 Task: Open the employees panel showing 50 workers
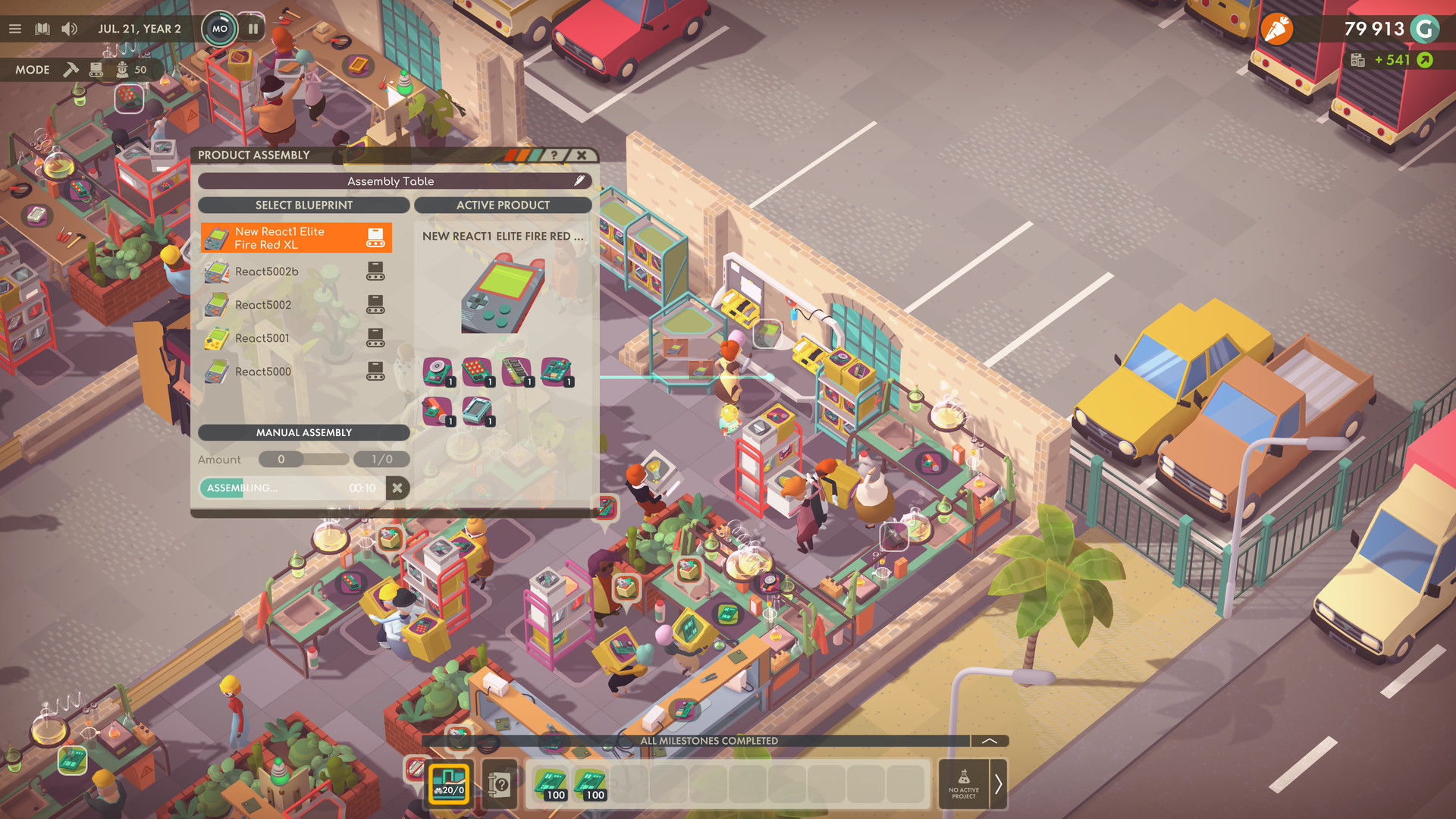(124, 69)
